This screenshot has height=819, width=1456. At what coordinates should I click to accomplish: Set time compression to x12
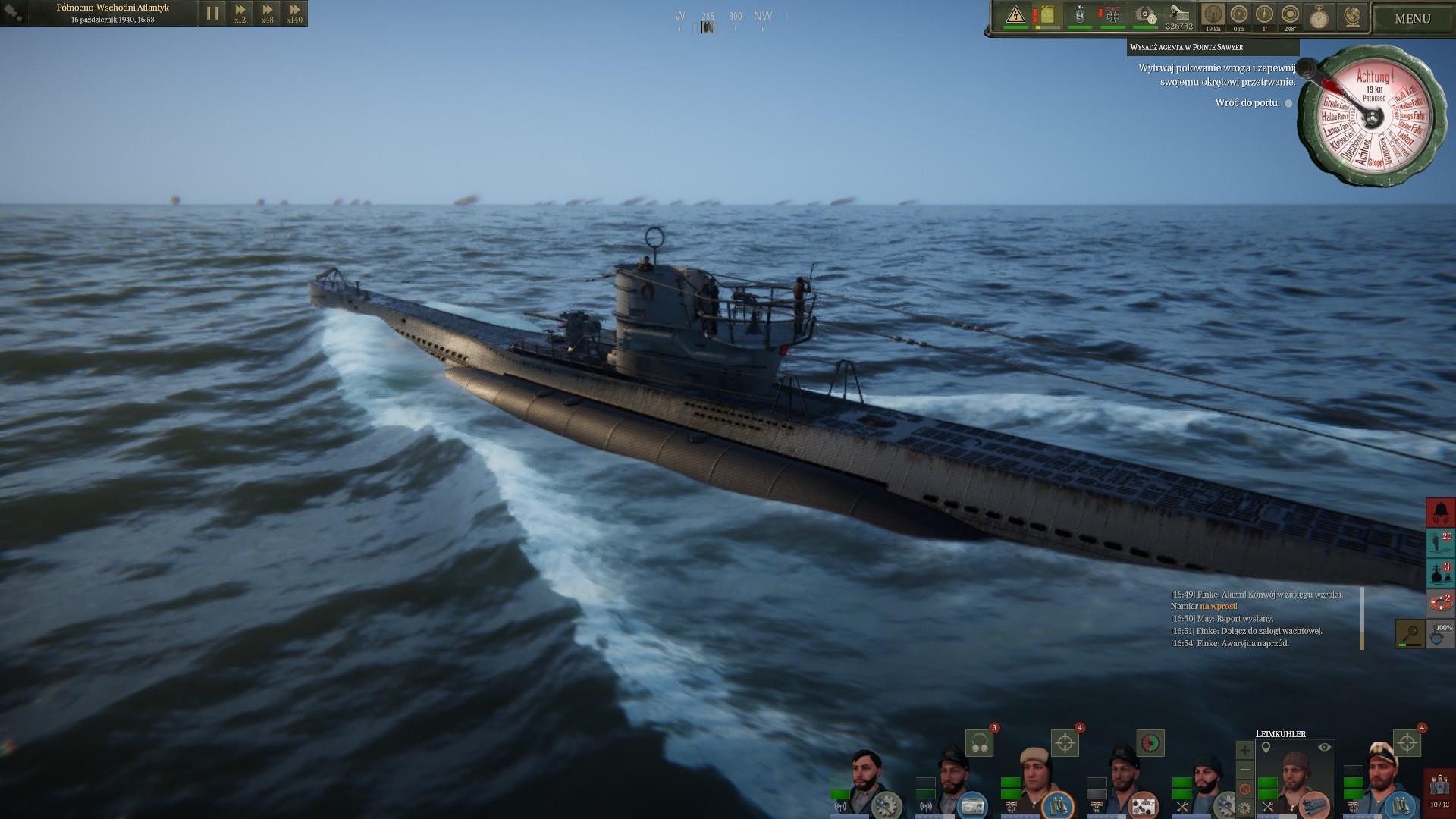[x=240, y=14]
